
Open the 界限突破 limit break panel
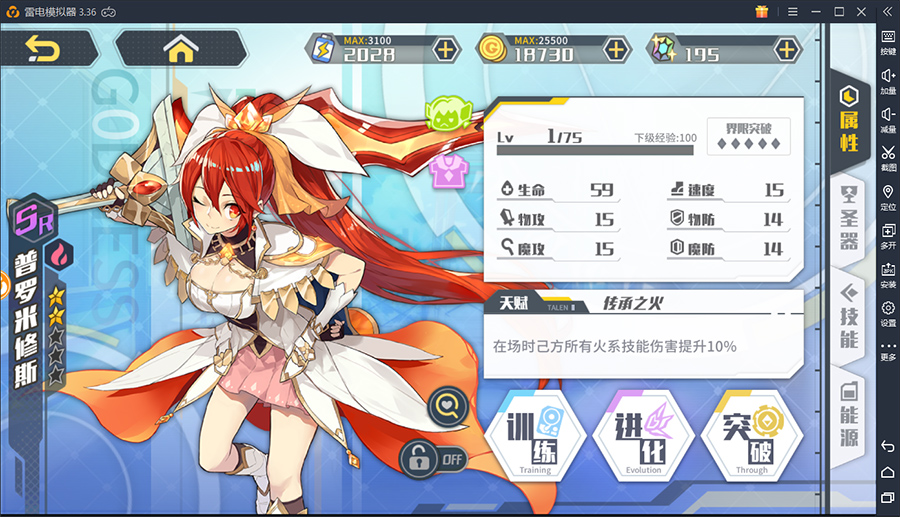click(x=748, y=135)
